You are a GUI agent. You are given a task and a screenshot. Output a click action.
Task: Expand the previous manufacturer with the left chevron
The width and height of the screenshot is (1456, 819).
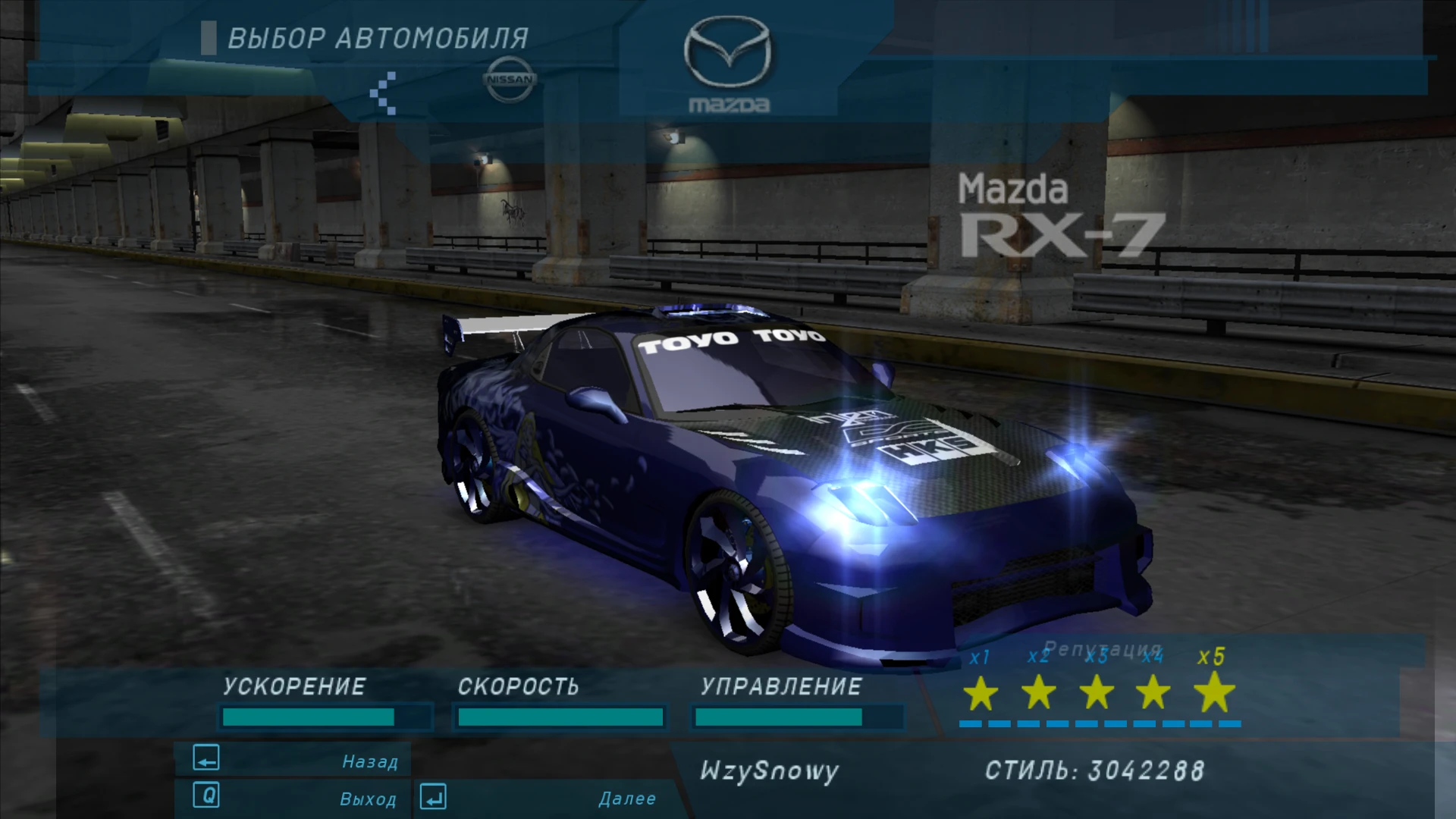point(383,93)
